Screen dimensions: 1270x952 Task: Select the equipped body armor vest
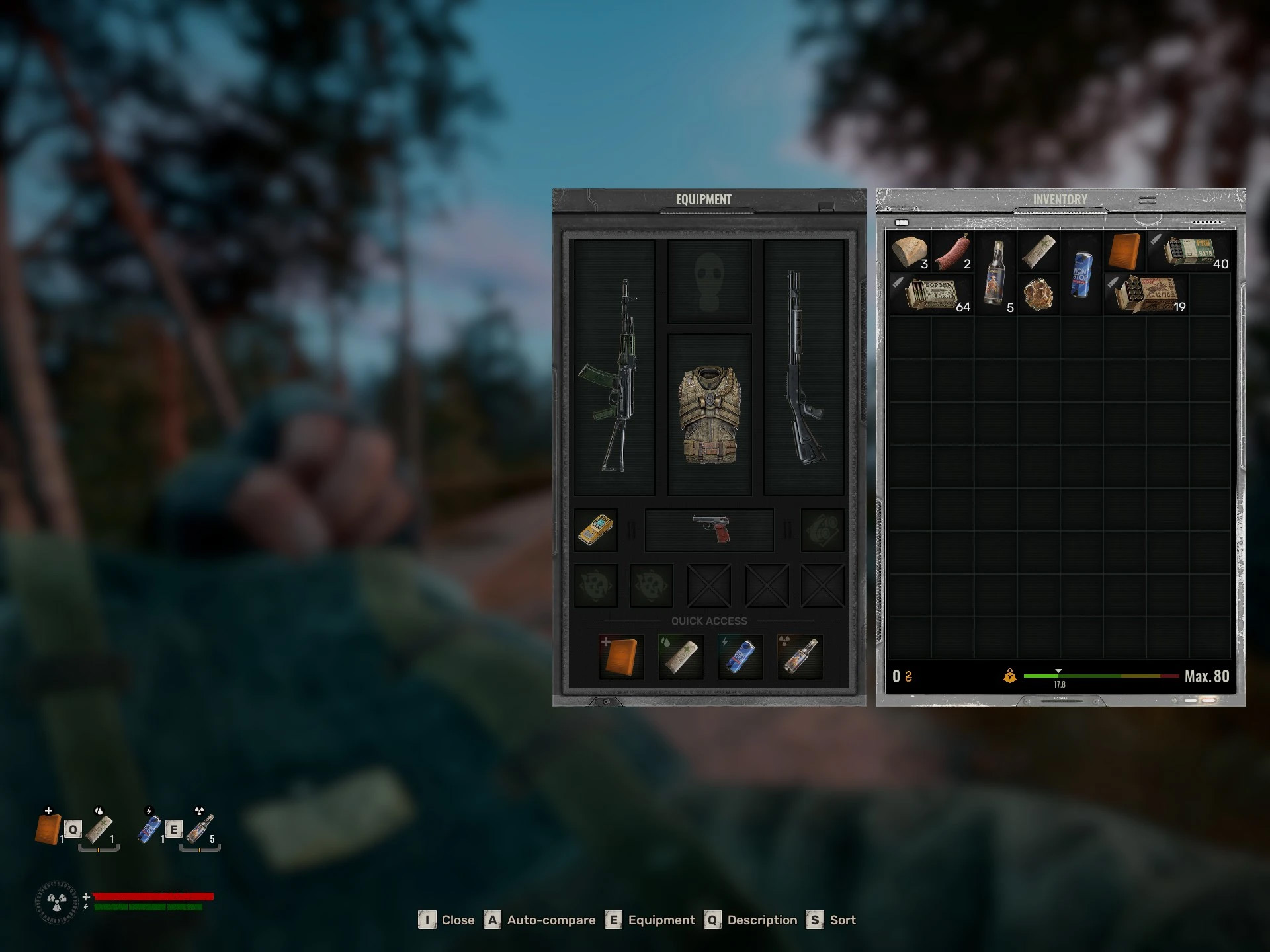tap(709, 415)
